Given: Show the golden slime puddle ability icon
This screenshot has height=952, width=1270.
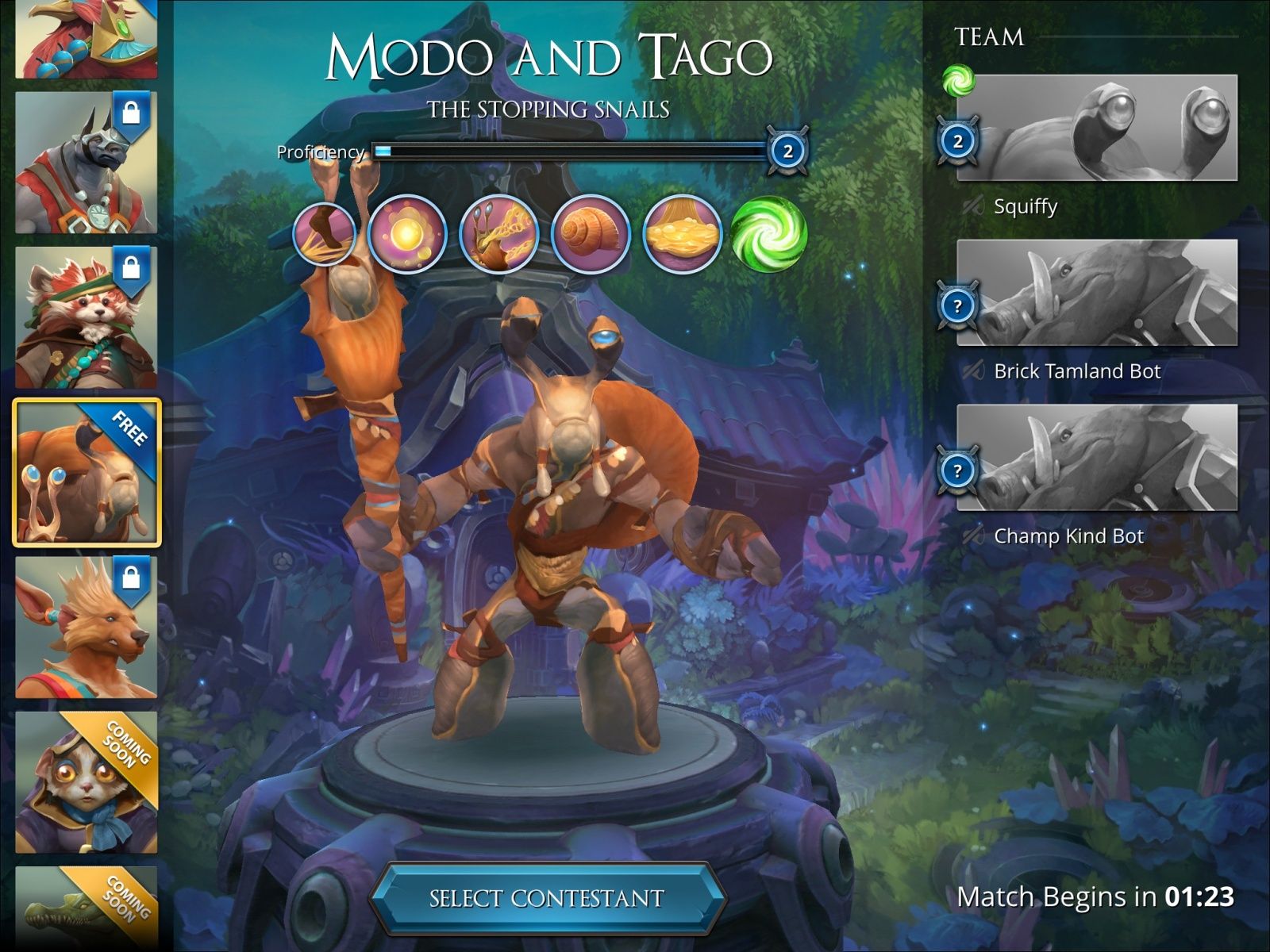Looking at the screenshot, I should point(681,235).
